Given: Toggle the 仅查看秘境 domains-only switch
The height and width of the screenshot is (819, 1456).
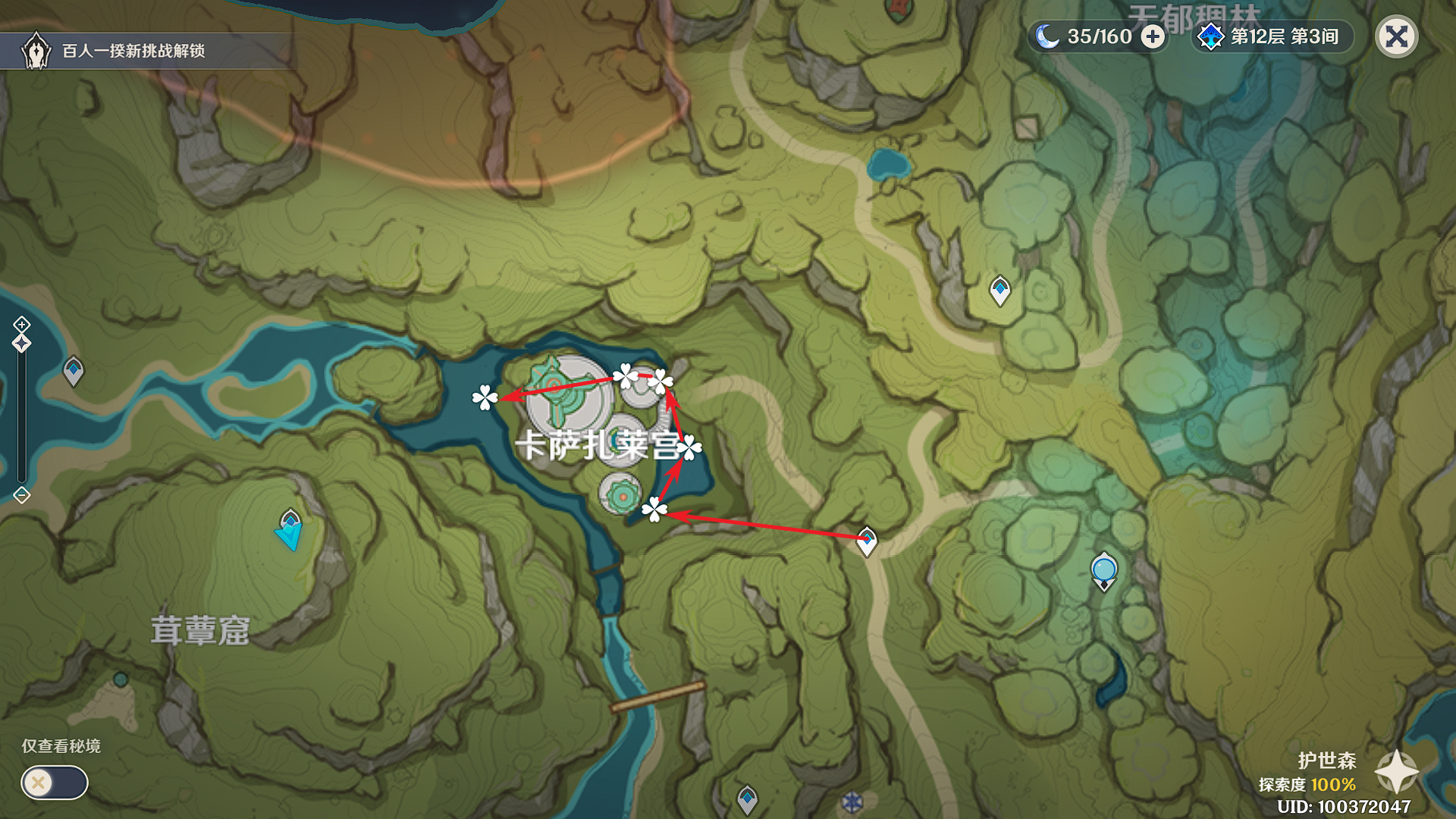Looking at the screenshot, I should point(55,783).
